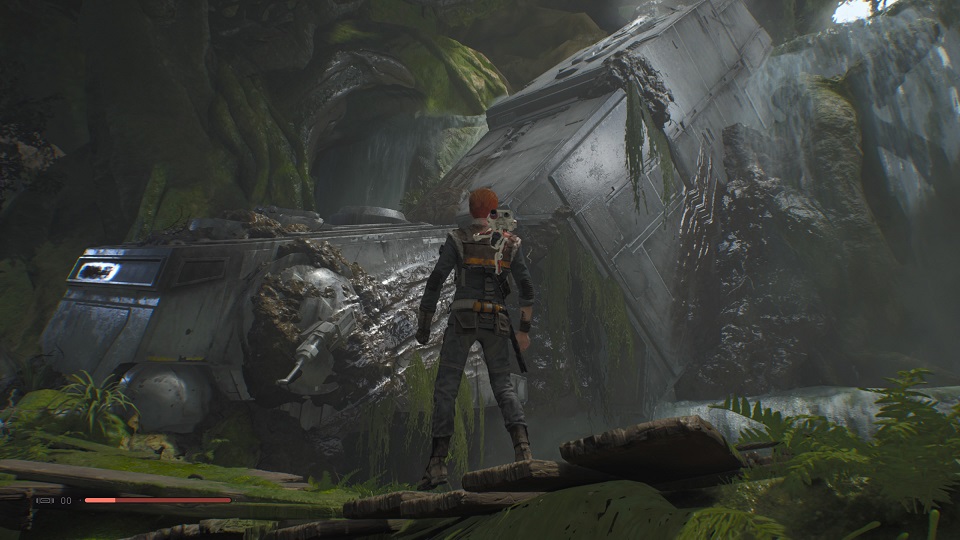960x540 pixels.
Task: Click the stim canister icon
Action: coord(47,500)
